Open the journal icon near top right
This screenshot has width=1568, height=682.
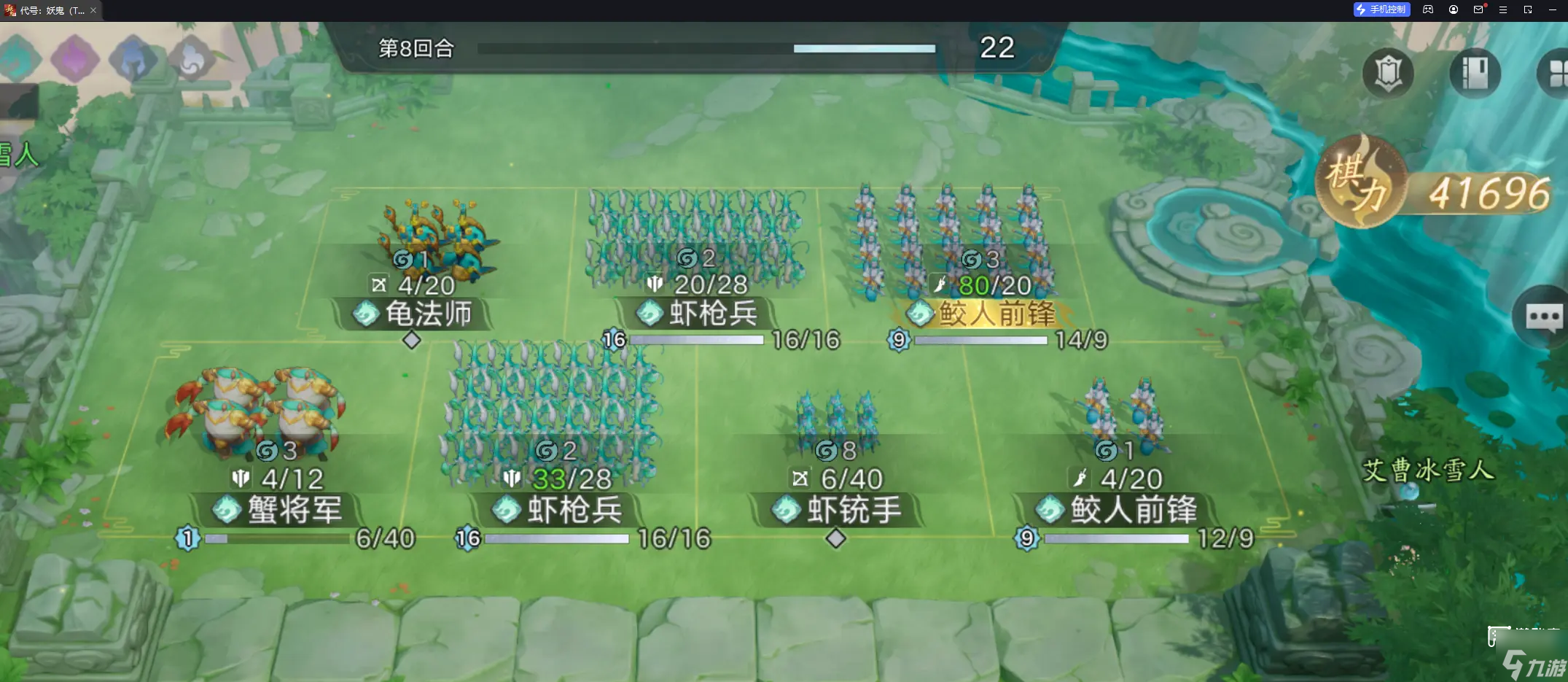[1474, 74]
